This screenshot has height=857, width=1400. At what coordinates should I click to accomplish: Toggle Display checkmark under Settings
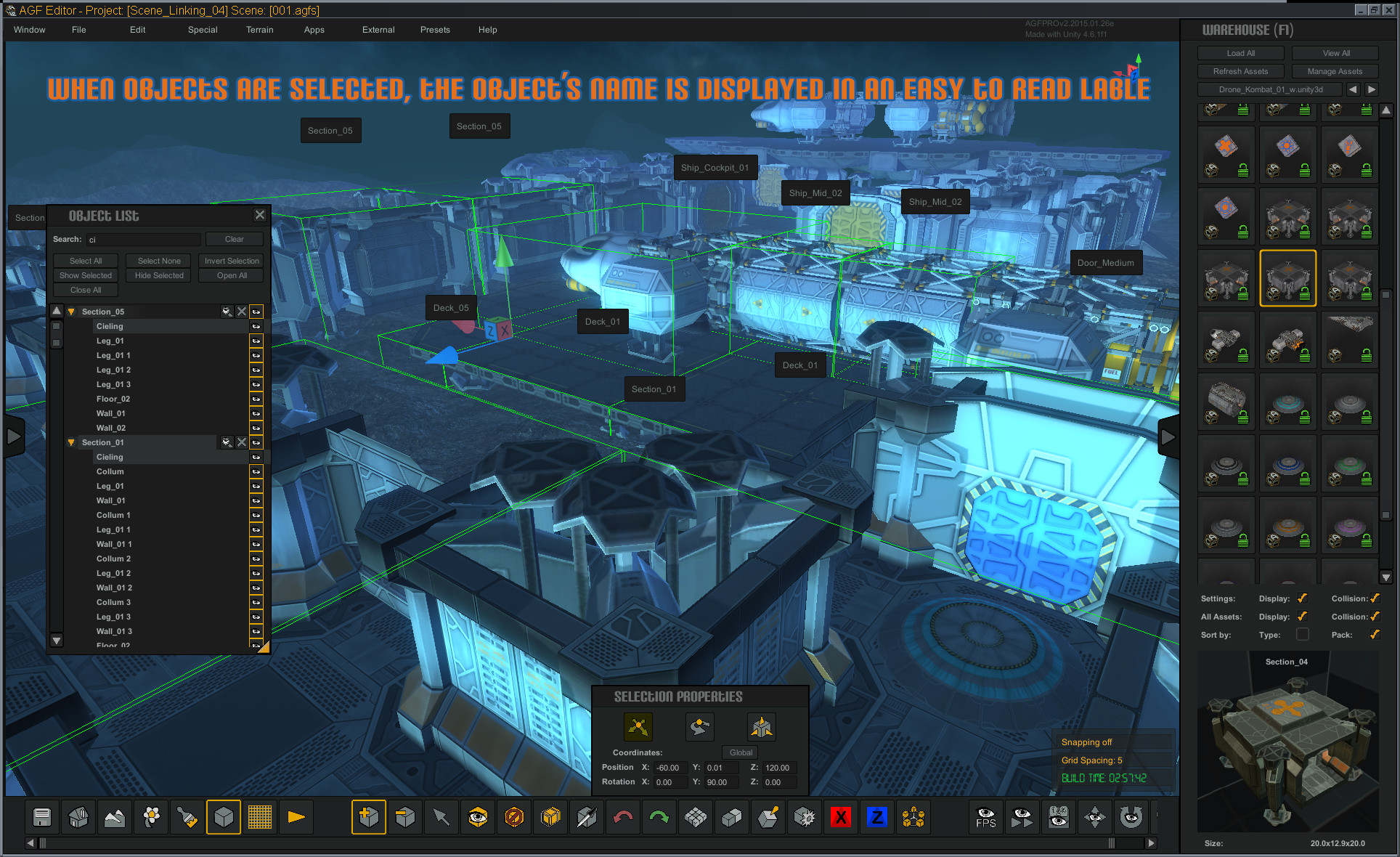tap(1302, 598)
